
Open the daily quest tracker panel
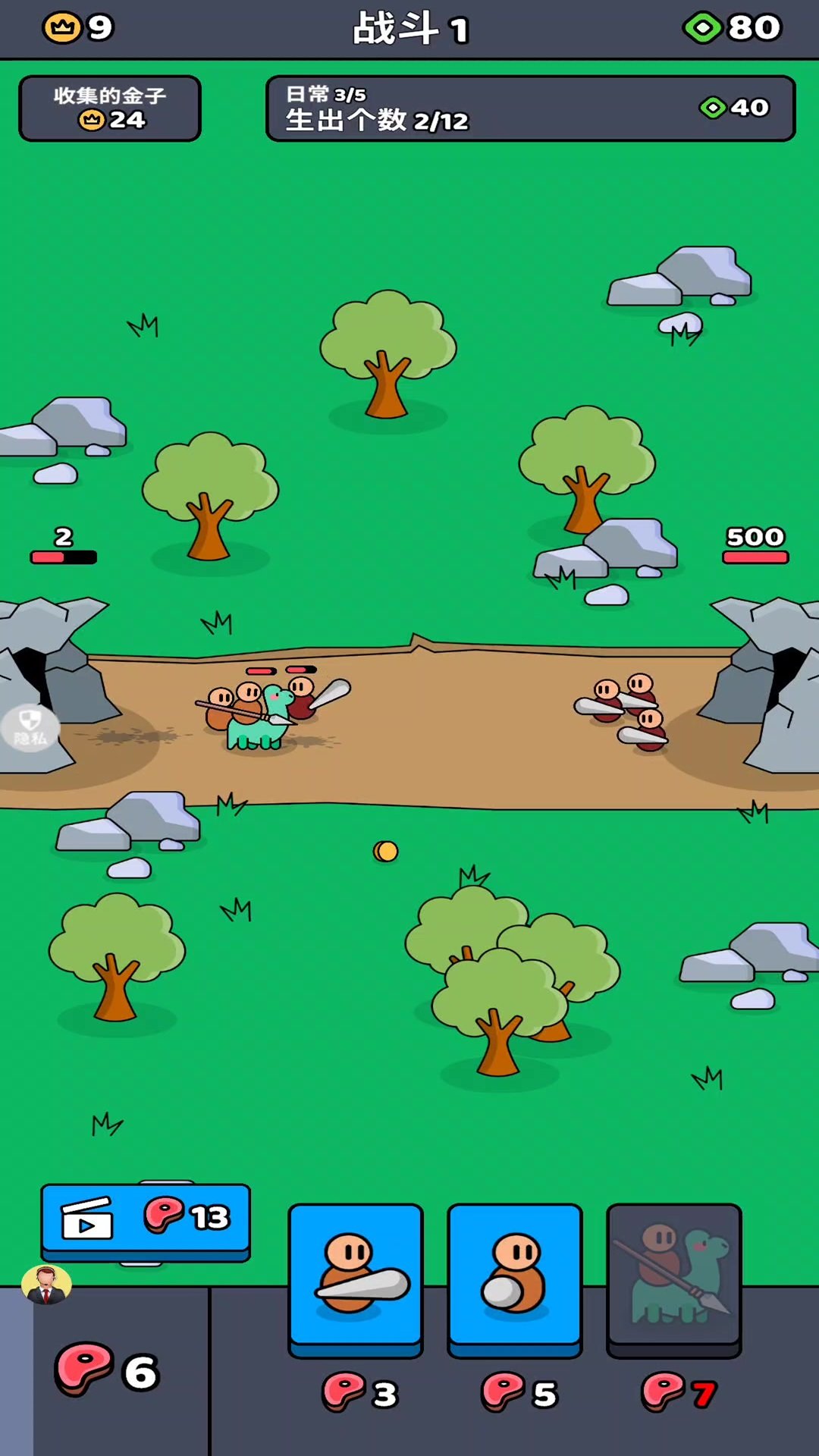click(x=530, y=108)
